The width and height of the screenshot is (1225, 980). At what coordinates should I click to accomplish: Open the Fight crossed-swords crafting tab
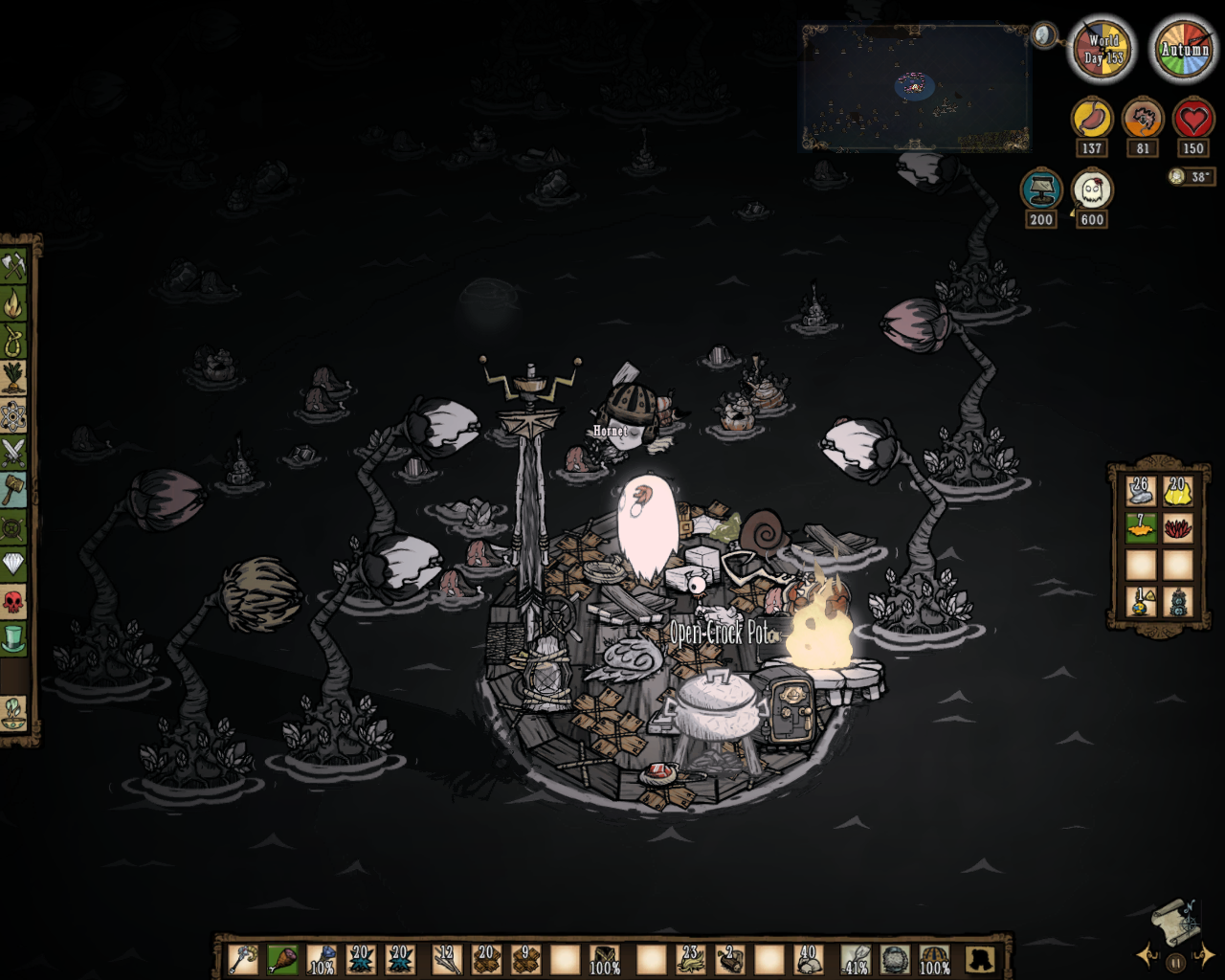(13, 452)
